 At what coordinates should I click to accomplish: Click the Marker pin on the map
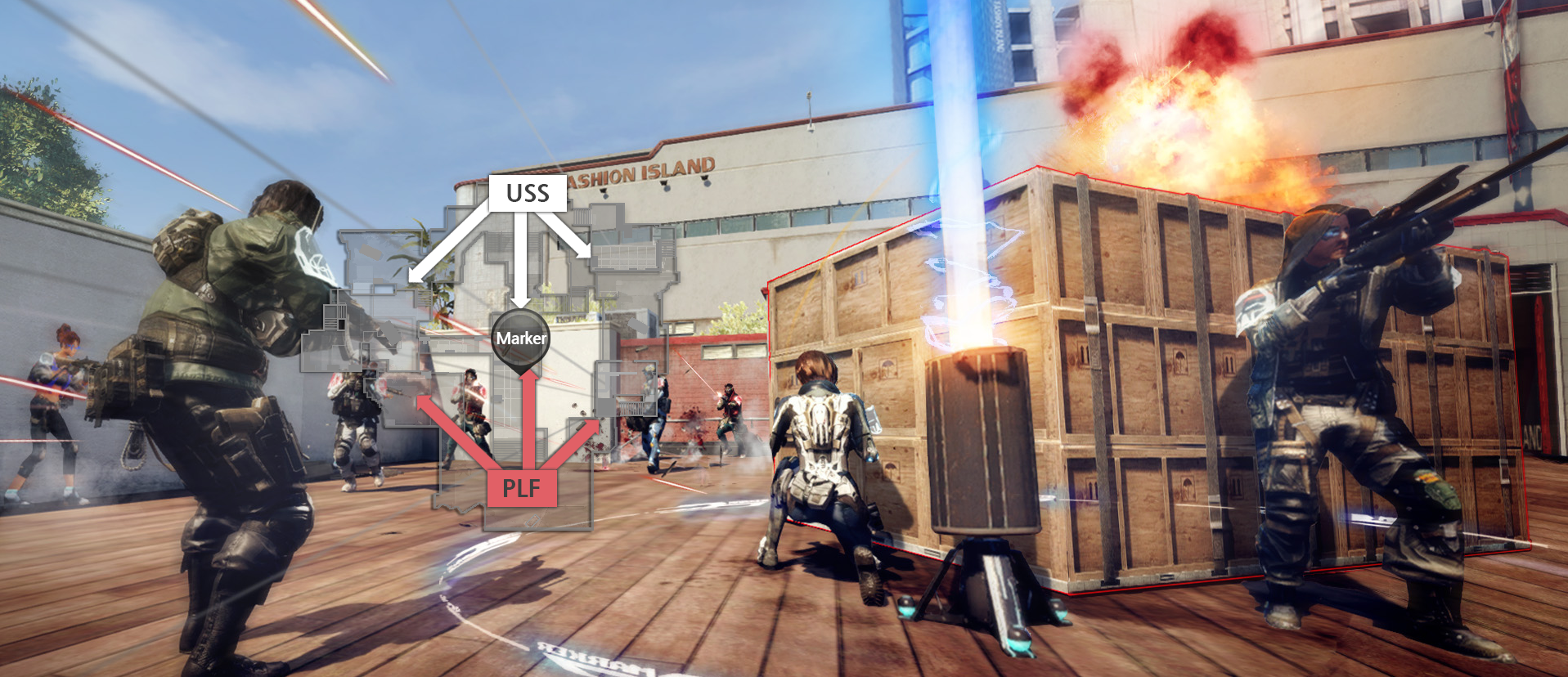tap(521, 338)
